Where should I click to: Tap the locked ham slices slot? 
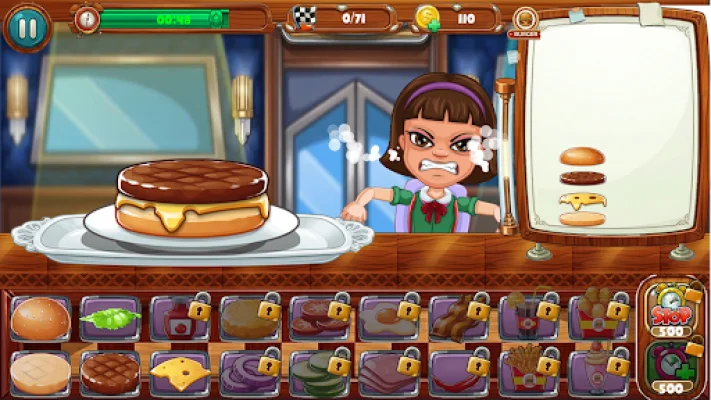(389, 372)
